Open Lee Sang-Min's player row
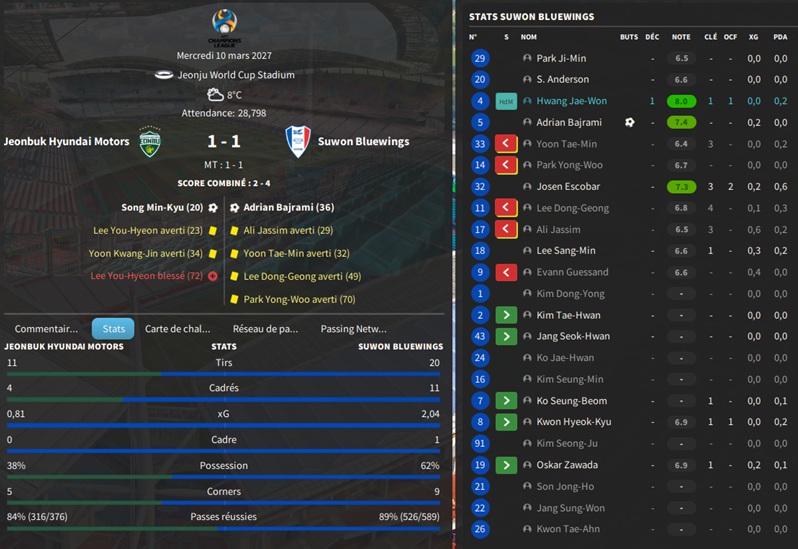The width and height of the screenshot is (798, 549). pos(565,251)
